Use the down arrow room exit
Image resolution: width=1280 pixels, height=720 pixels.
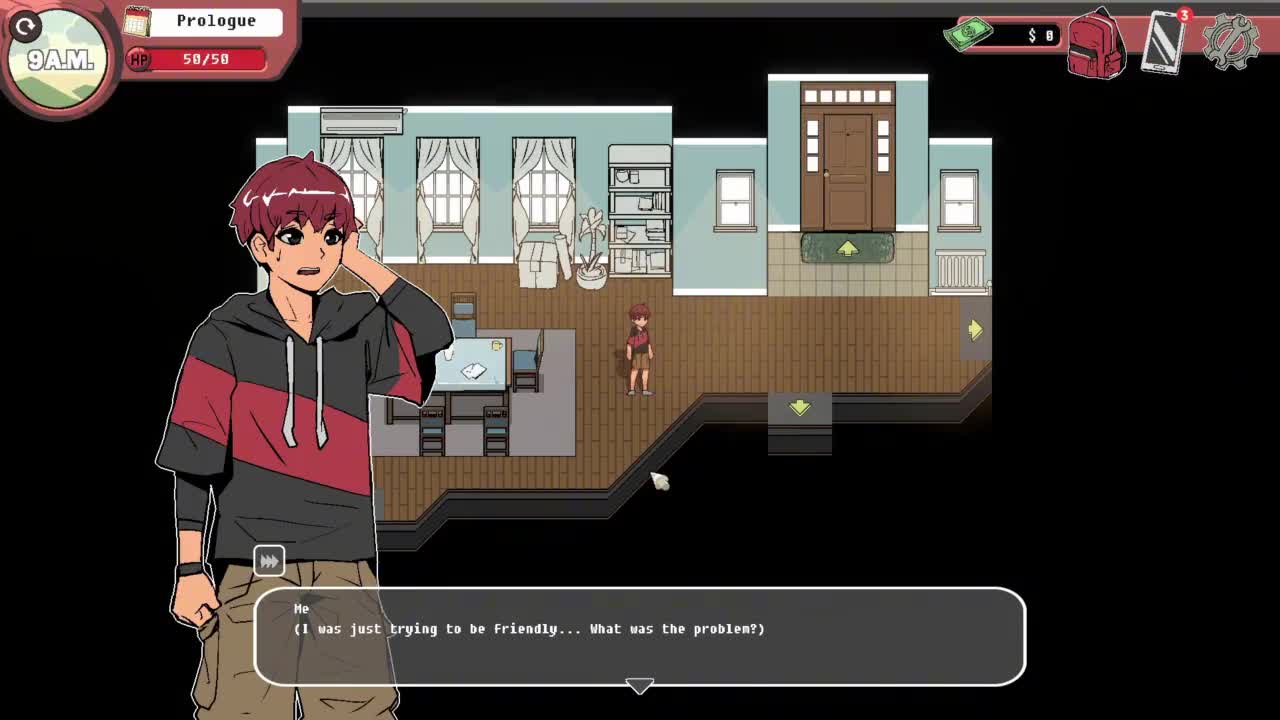(799, 407)
